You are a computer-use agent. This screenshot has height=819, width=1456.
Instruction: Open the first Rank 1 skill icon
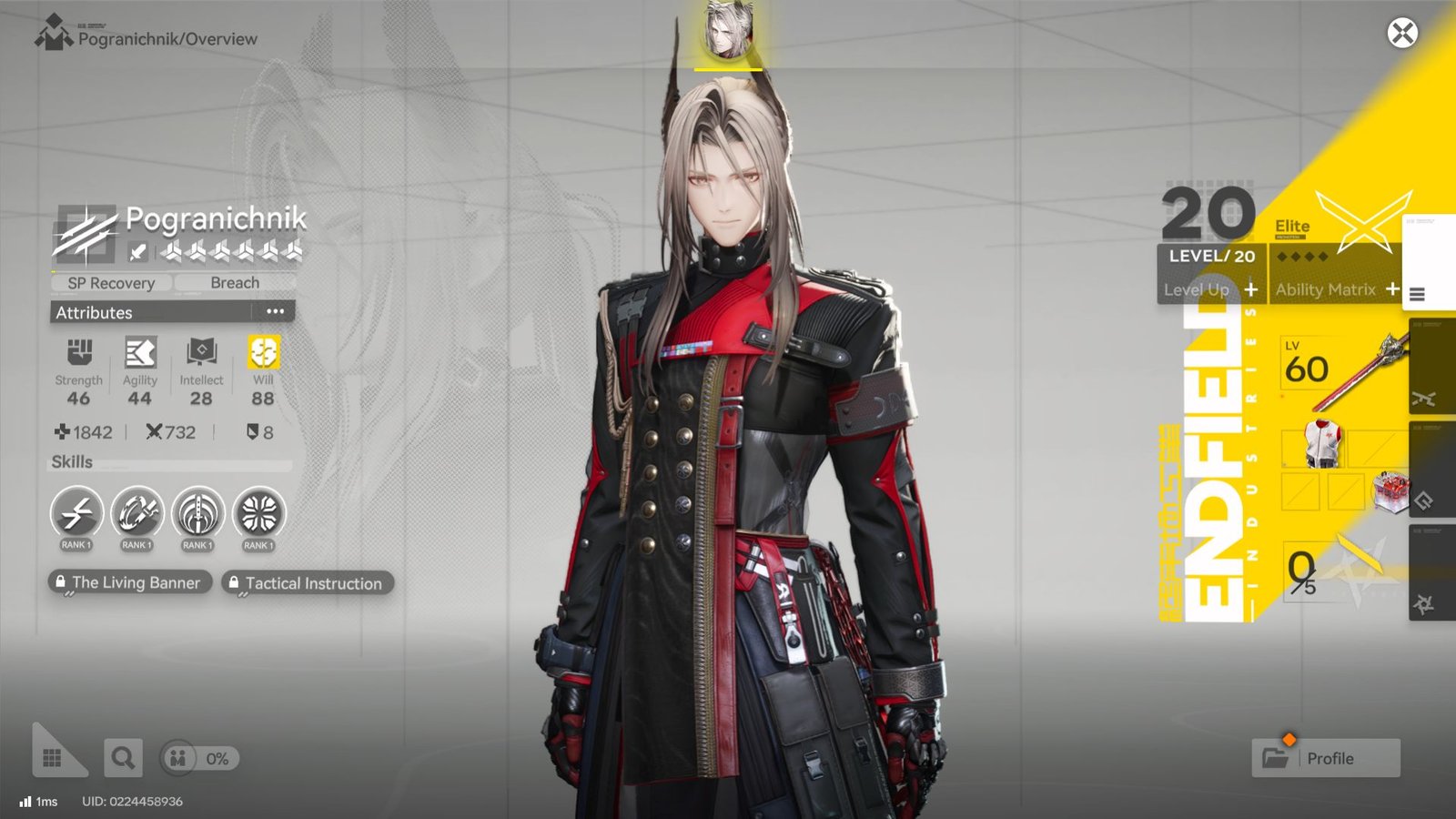[x=77, y=516]
